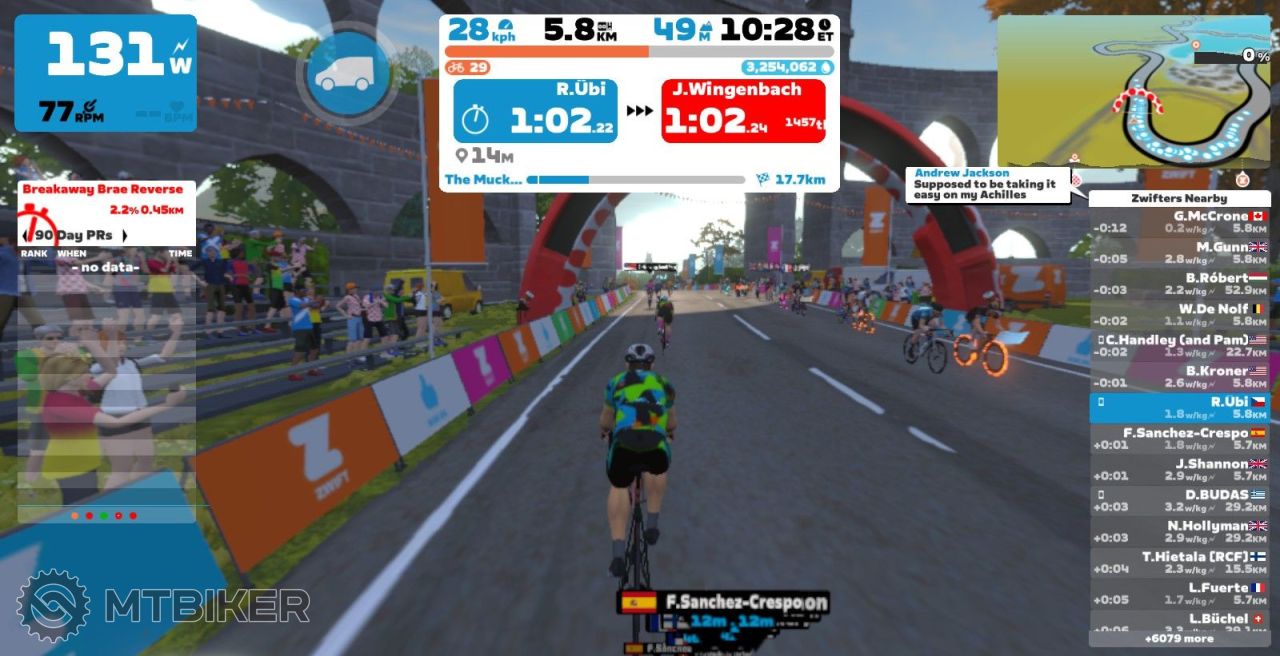The width and height of the screenshot is (1280, 656).
Task: Pick W.De Nolf from Zwifters Nearby
Action: click(1179, 315)
